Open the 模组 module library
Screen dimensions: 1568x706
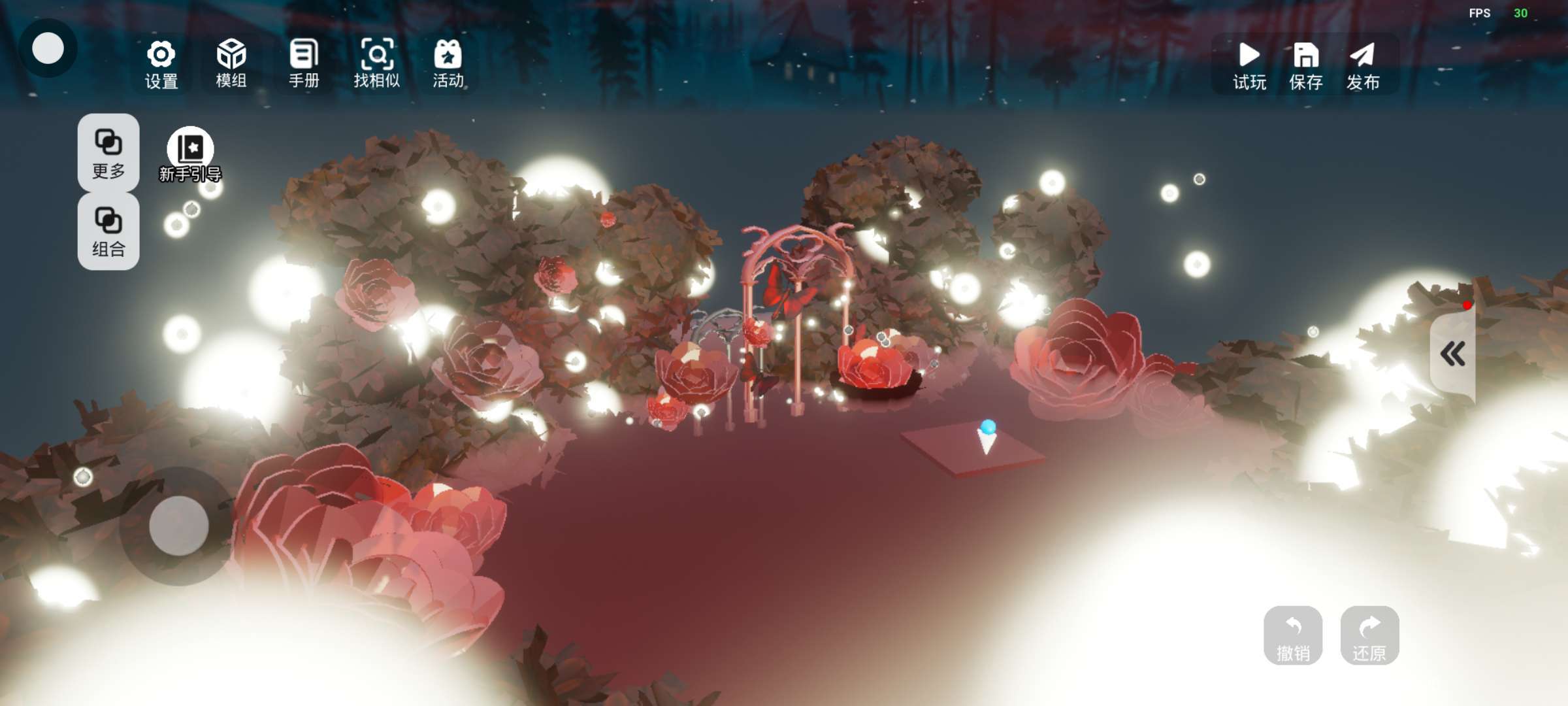231,64
